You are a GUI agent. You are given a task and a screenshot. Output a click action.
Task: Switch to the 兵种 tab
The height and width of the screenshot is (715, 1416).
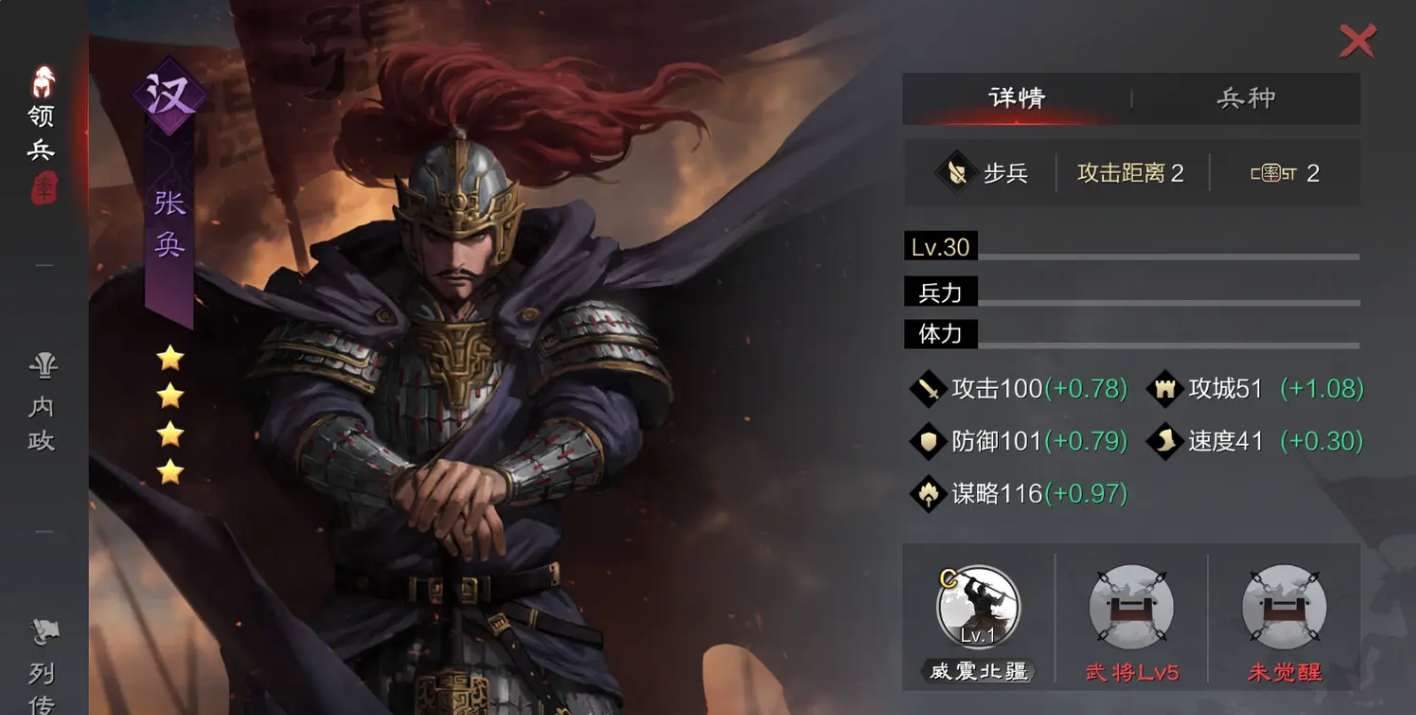pyautogui.click(x=1245, y=98)
